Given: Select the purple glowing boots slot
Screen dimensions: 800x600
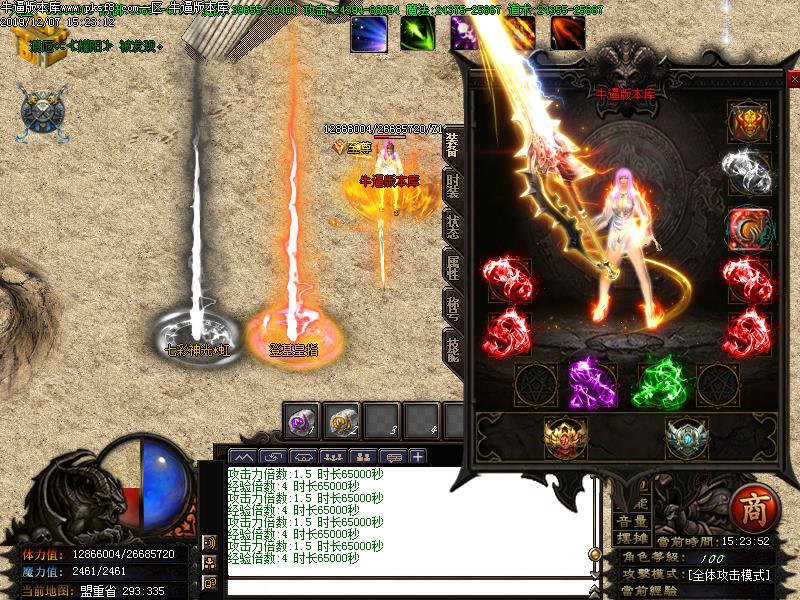Looking at the screenshot, I should click(590, 382).
